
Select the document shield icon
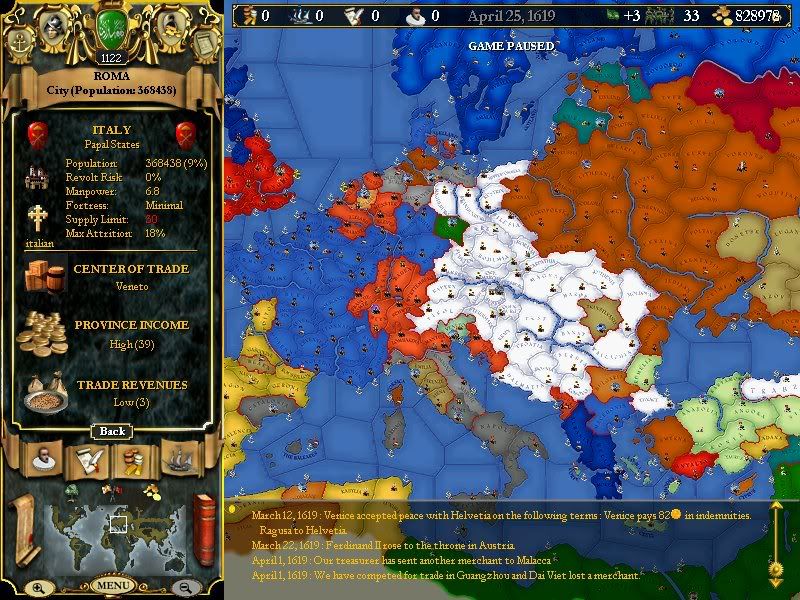point(203,43)
